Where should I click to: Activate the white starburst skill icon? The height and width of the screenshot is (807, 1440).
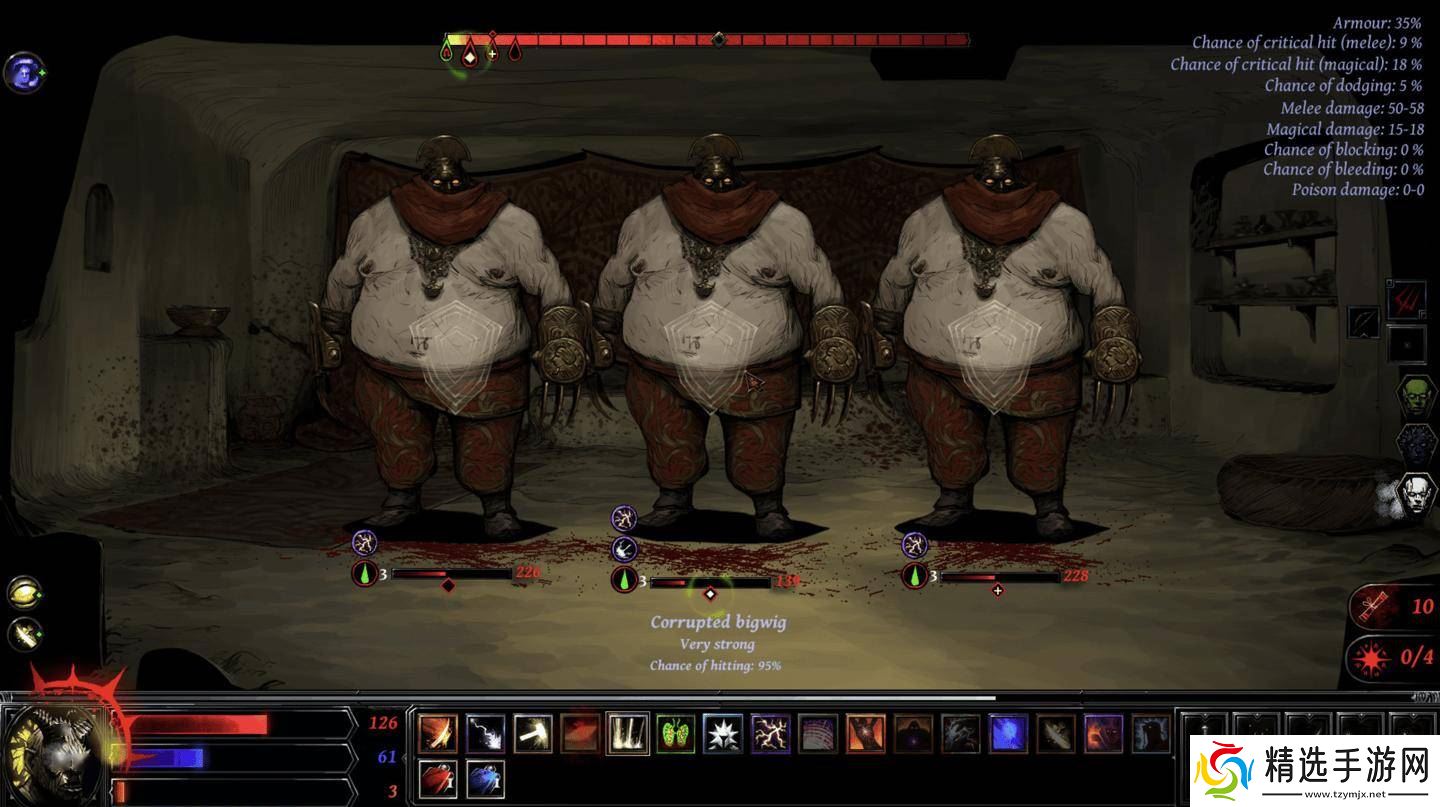[723, 733]
